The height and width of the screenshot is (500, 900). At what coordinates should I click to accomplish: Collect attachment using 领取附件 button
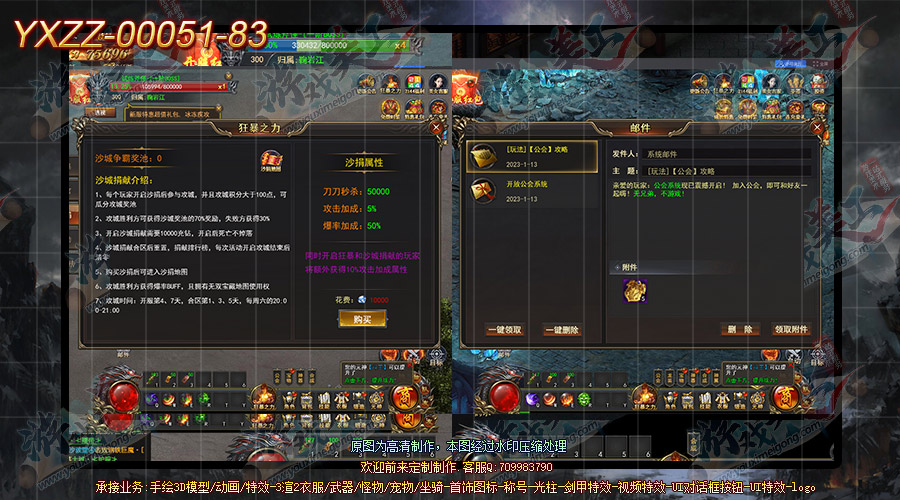[x=791, y=329]
